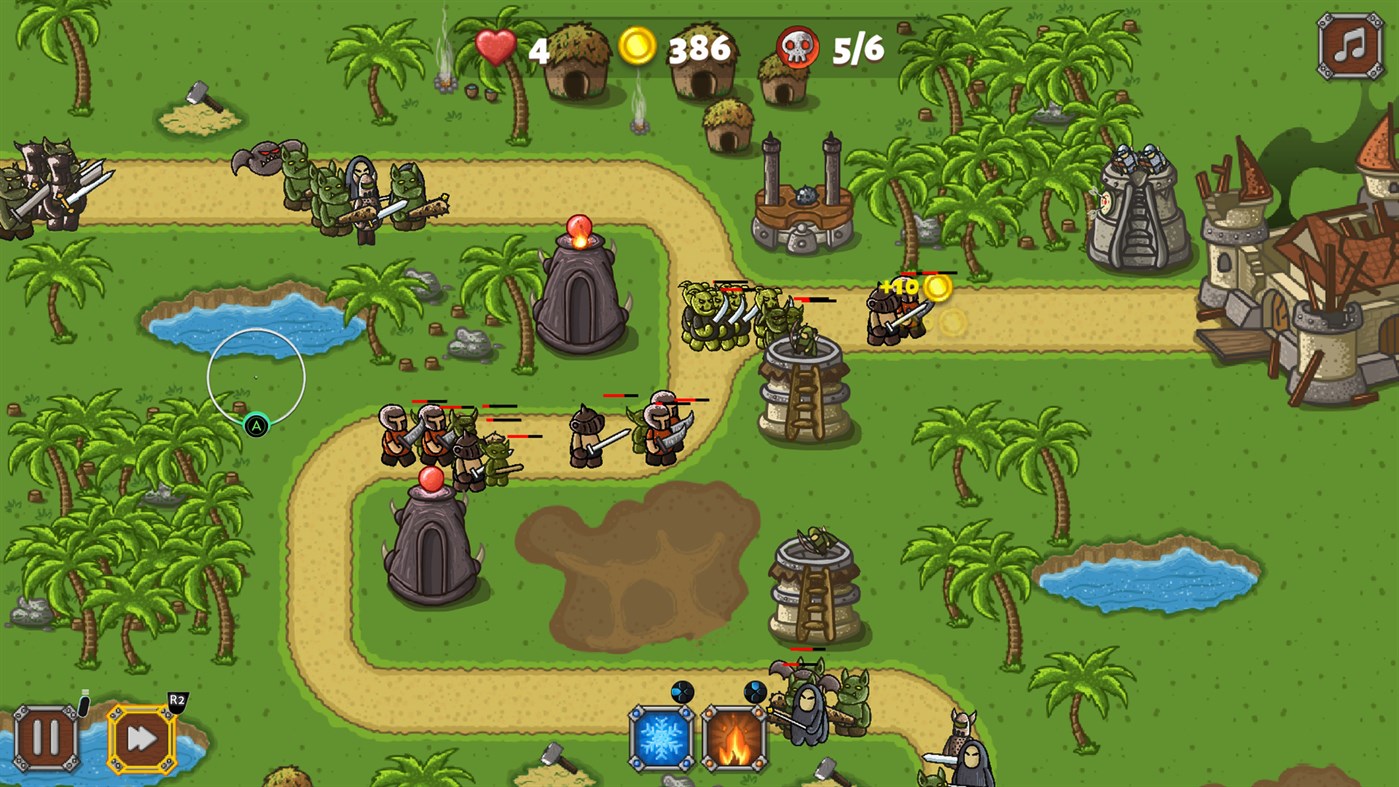Click the heart health icon
This screenshot has width=1399, height=787.
coord(497,47)
